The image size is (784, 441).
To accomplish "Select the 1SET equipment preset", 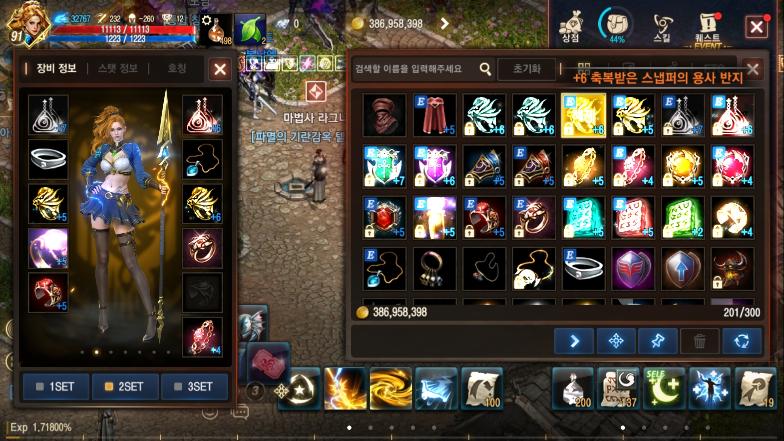I will click(x=55, y=386).
